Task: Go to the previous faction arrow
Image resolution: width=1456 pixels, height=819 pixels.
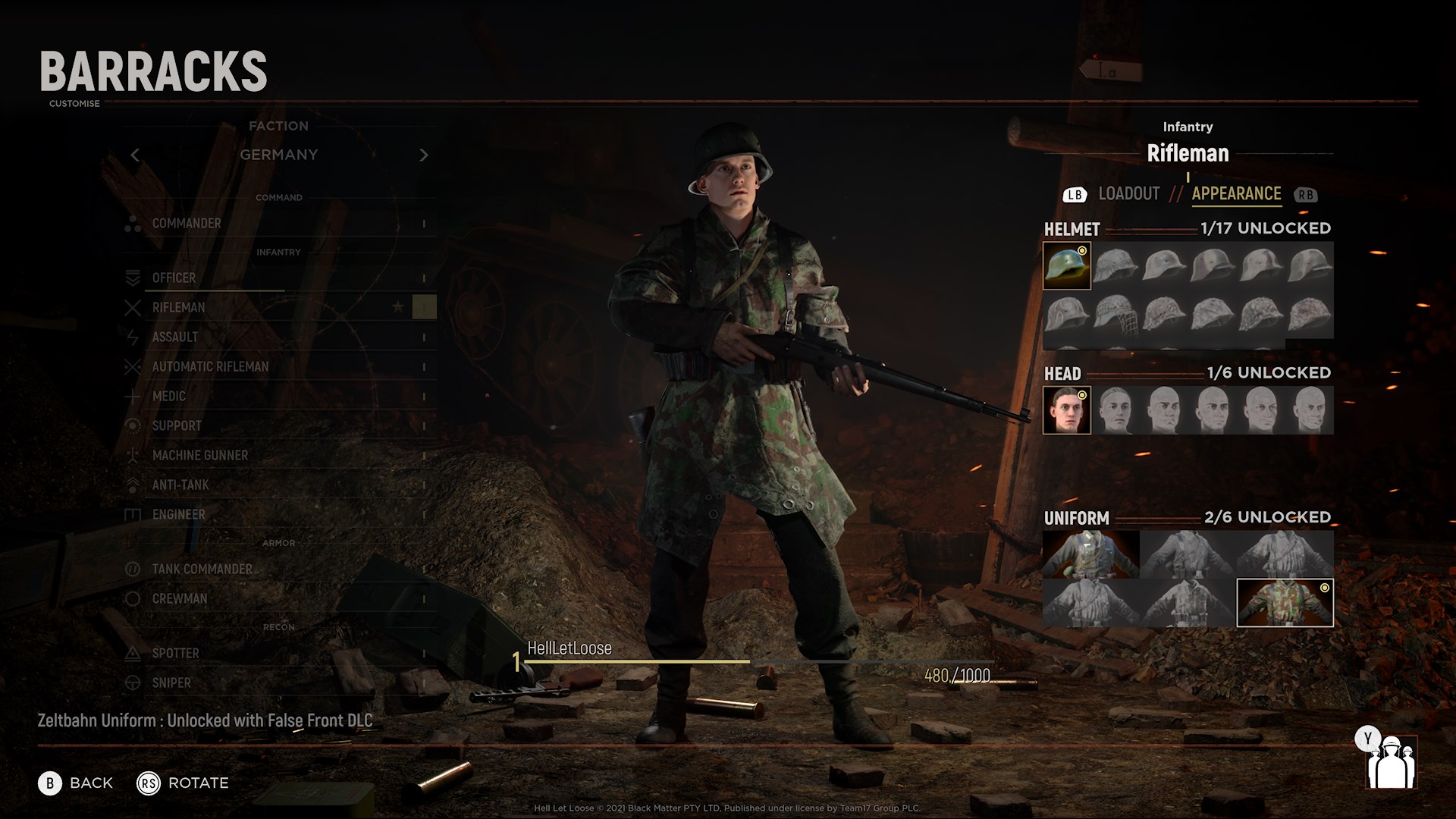Action: (135, 155)
